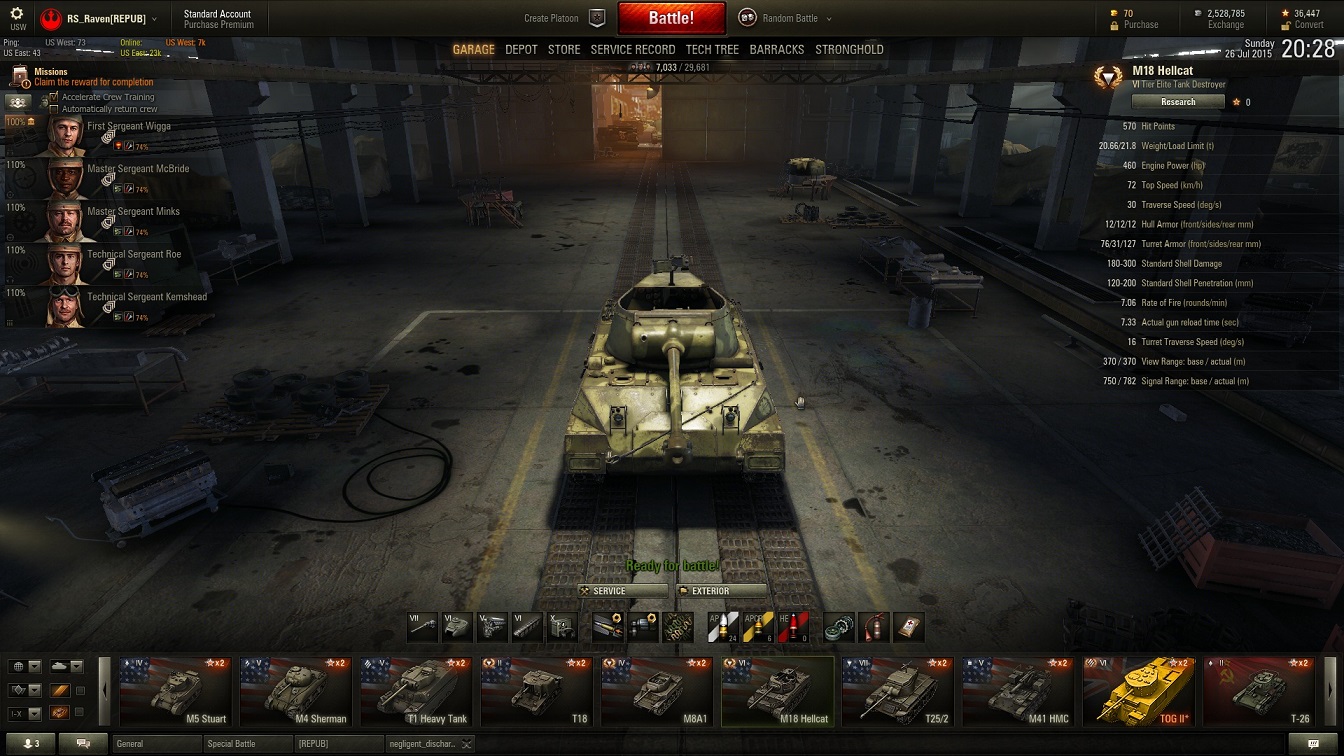Switch to the Store tab
Screen dimensions: 1344x756
click(x=564, y=49)
